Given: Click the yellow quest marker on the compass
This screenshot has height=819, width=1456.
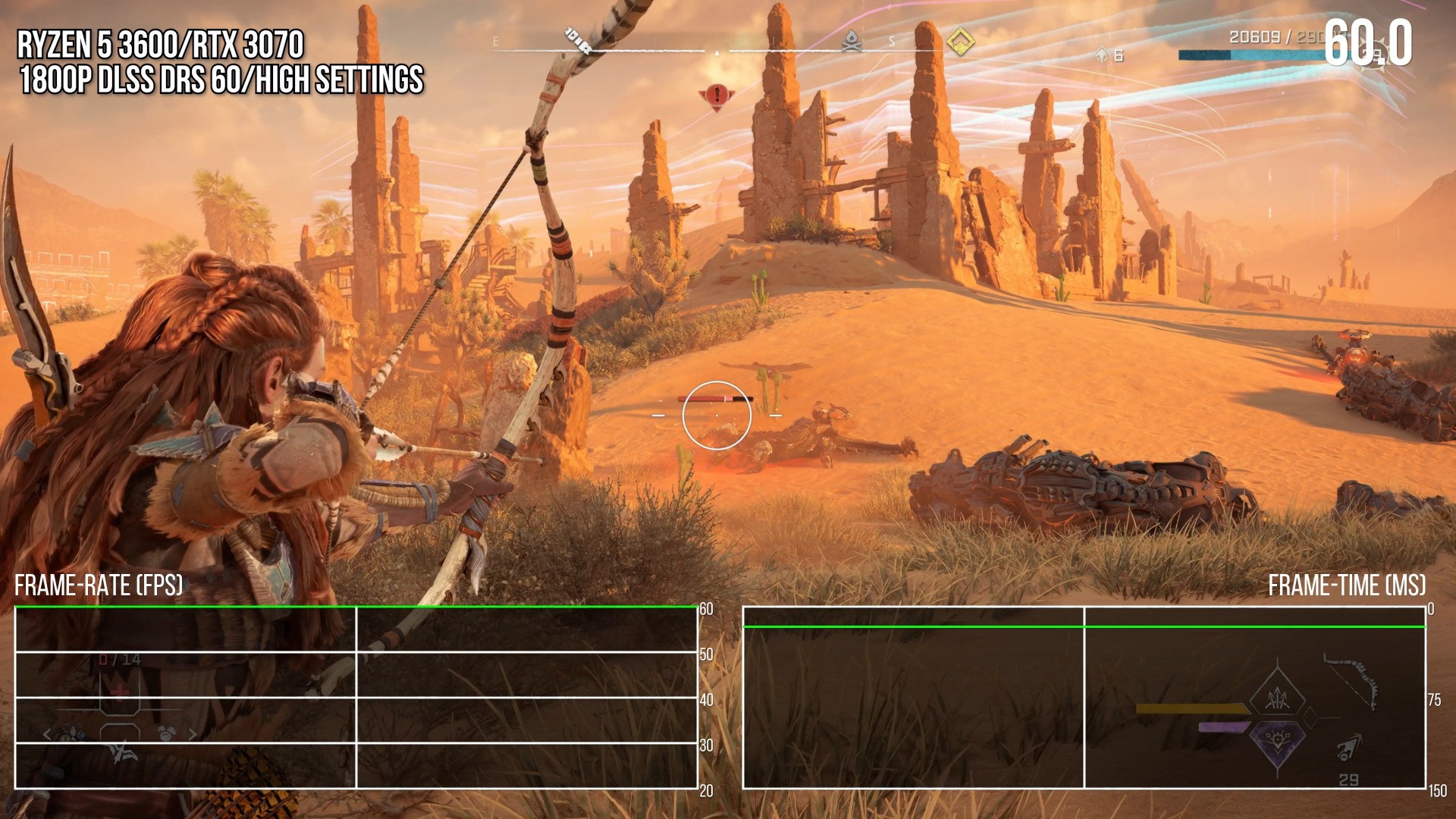Looking at the screenshot, I should [959, 42].
